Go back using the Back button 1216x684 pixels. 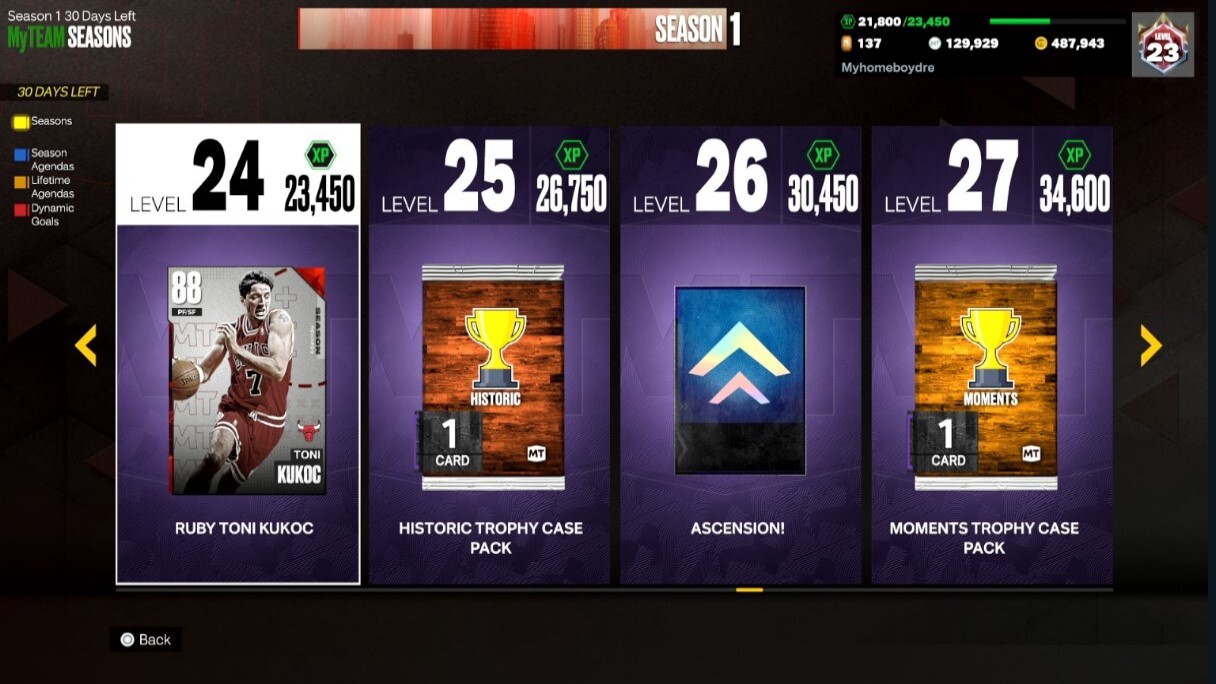(x=146, y=640)
